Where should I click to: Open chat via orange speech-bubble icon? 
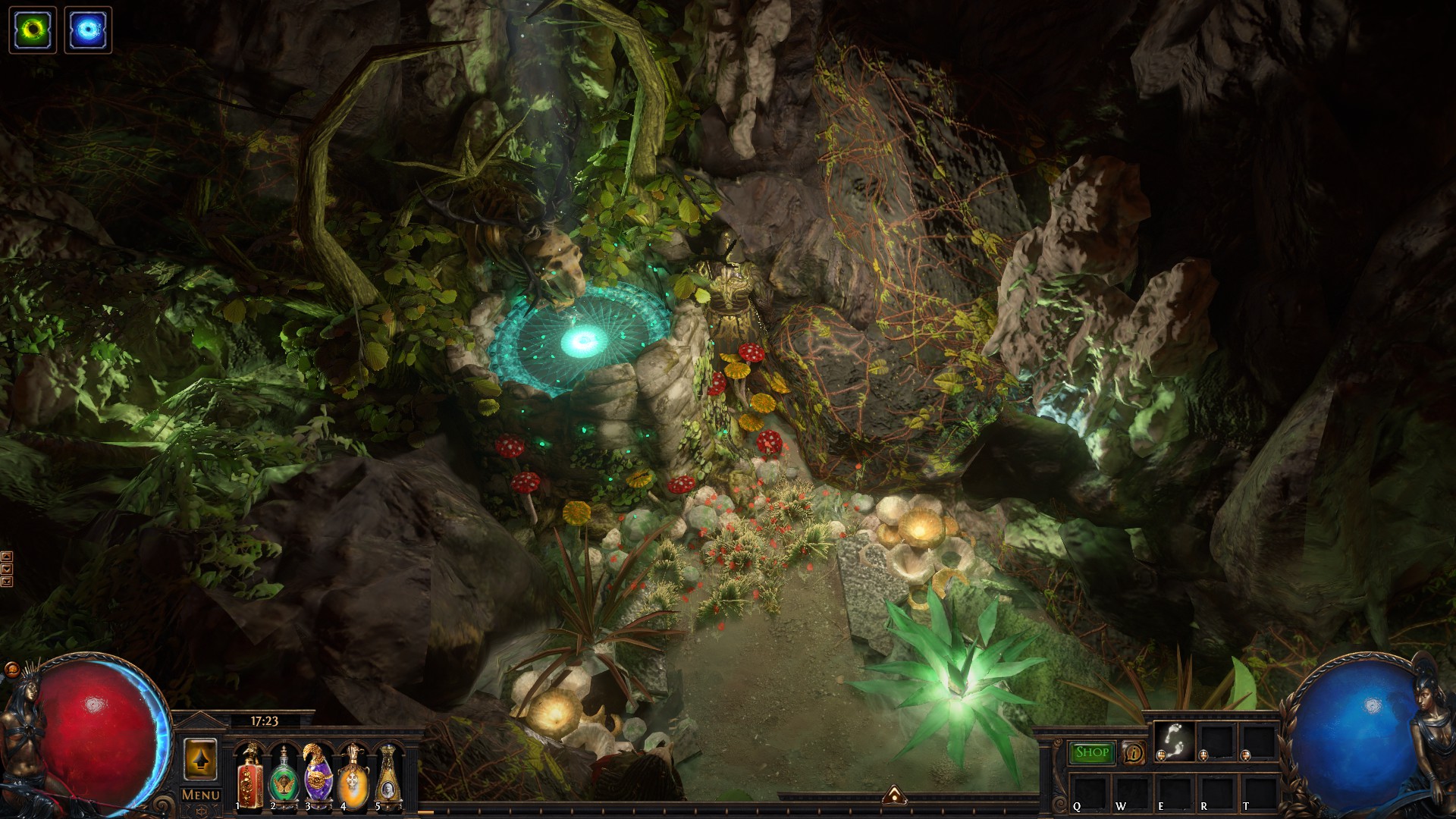tap(11, 670)
